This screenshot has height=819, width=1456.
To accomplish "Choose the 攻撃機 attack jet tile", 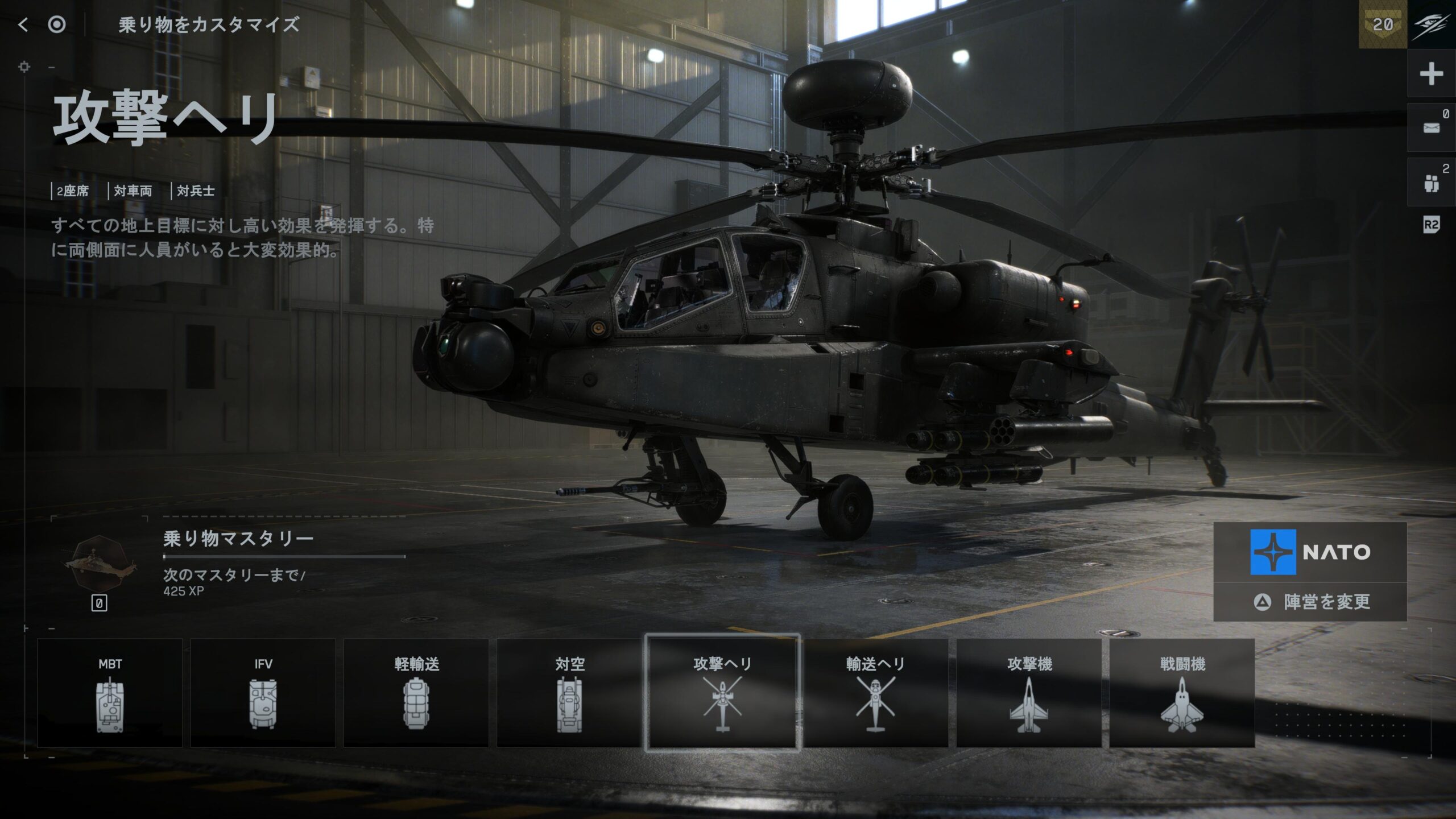I will (1029, 693).
